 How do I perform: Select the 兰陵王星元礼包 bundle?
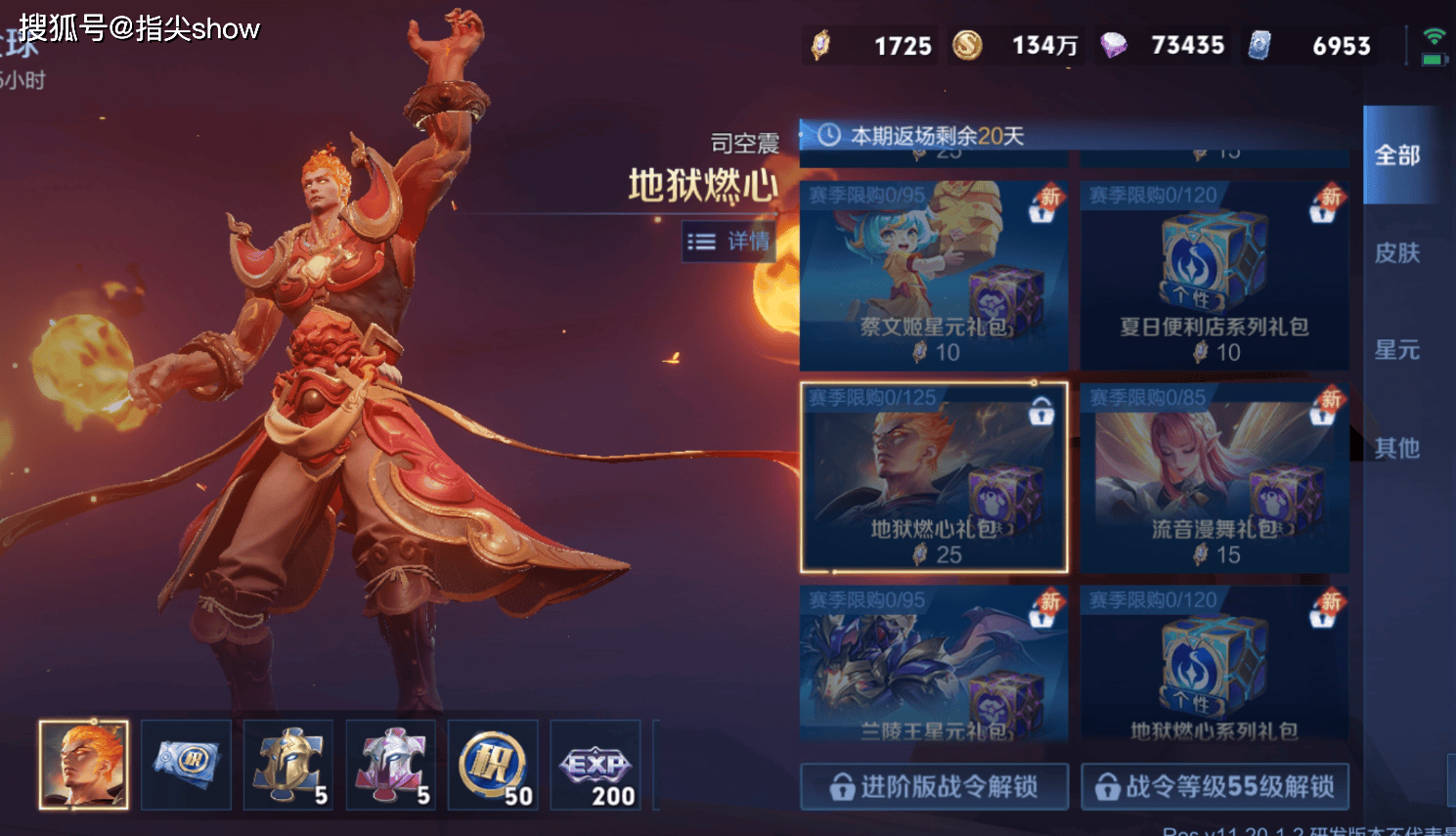pos(933,664)
